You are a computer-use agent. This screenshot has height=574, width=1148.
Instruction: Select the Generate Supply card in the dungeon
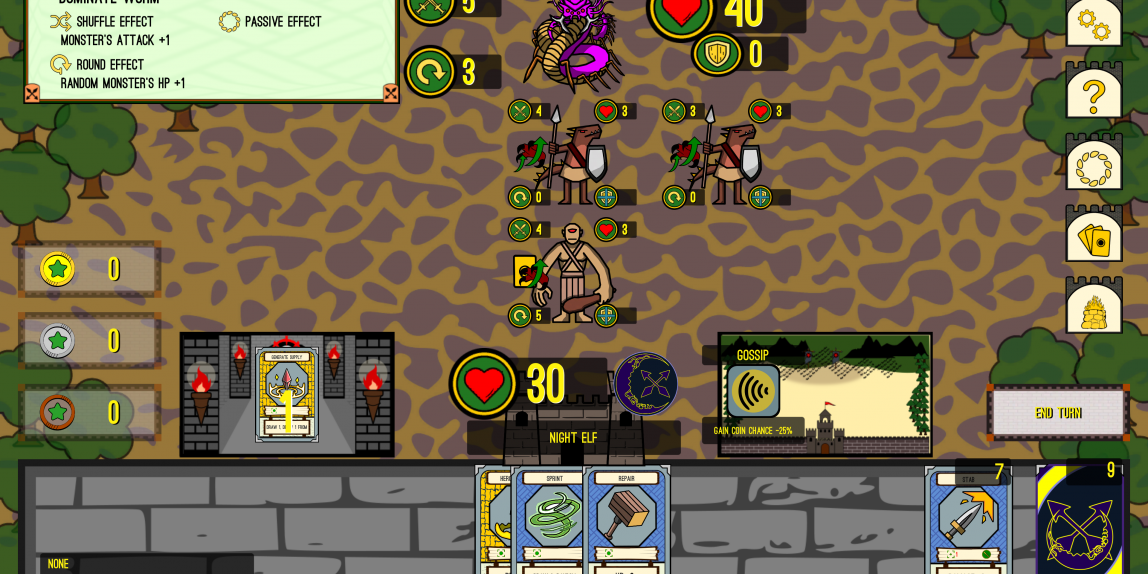[x=287, y=395]
